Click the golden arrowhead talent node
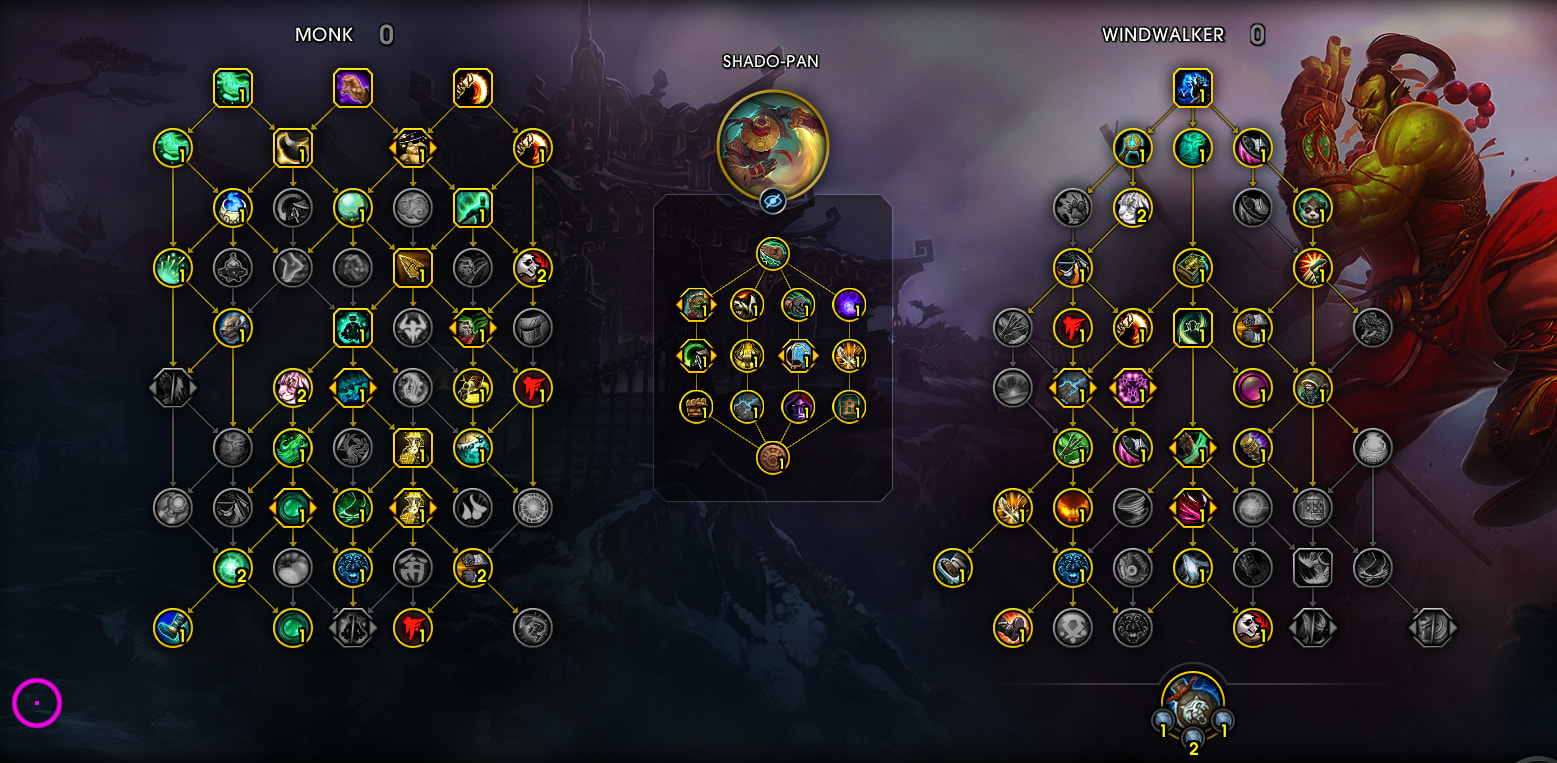1557x763 pixels. [x=413, y=268]
